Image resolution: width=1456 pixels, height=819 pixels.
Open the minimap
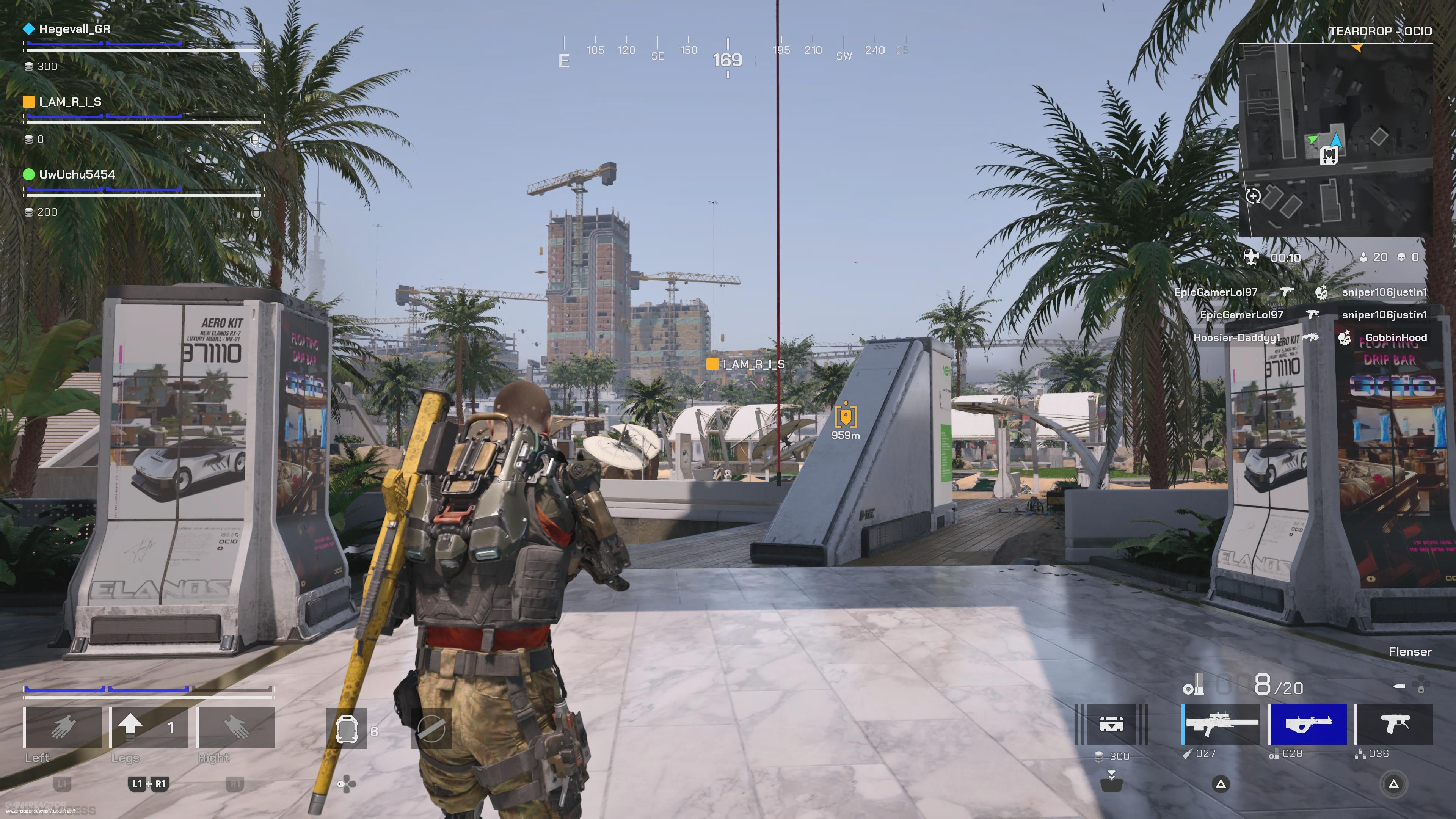(x=1335, y=140)
